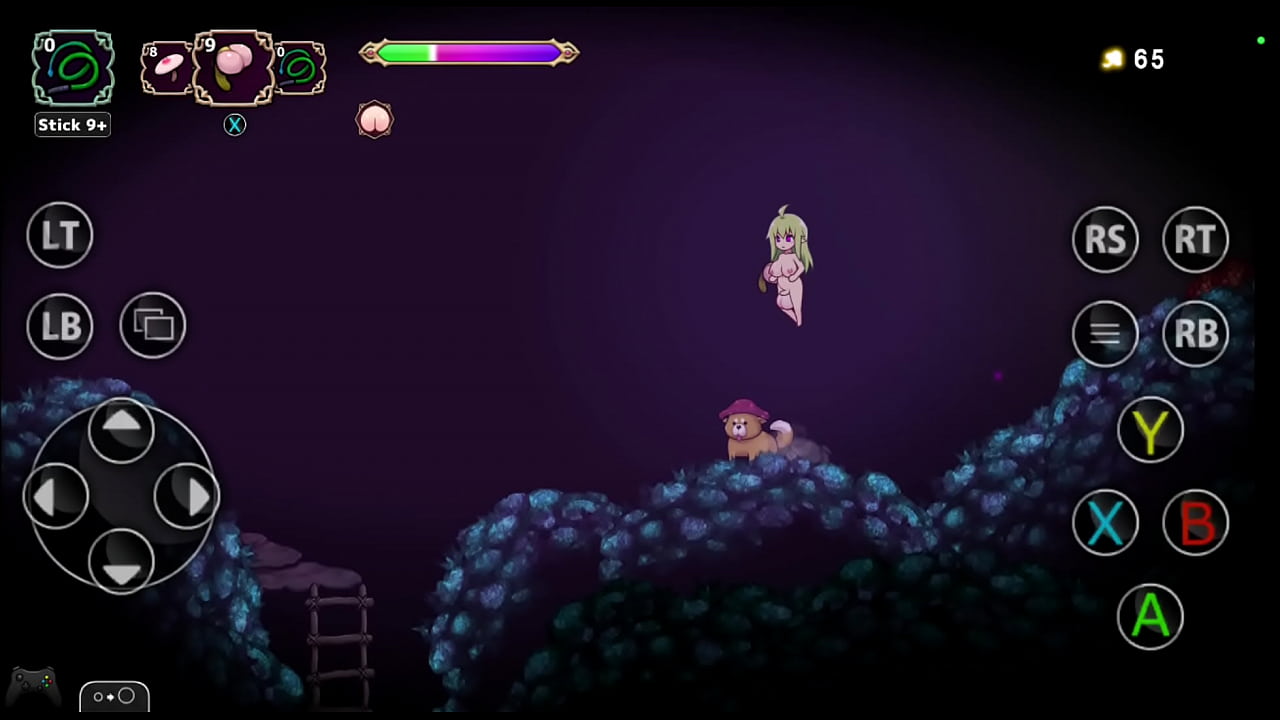This screenshot has width=1280, height=720.
Task: Select the pink mushroom item slot
Action: pos(166,68)
